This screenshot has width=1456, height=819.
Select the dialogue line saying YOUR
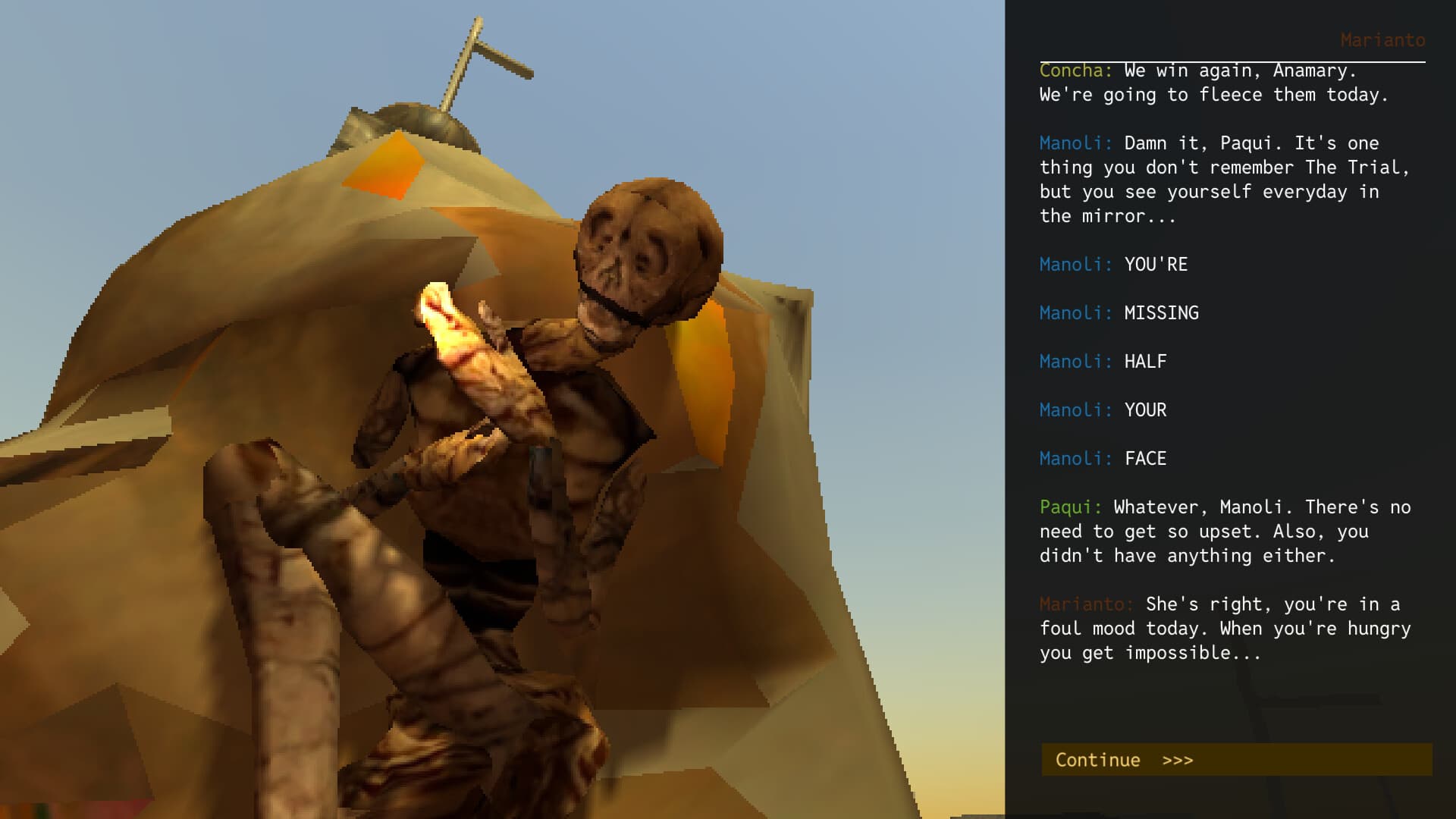point(1144,410)
